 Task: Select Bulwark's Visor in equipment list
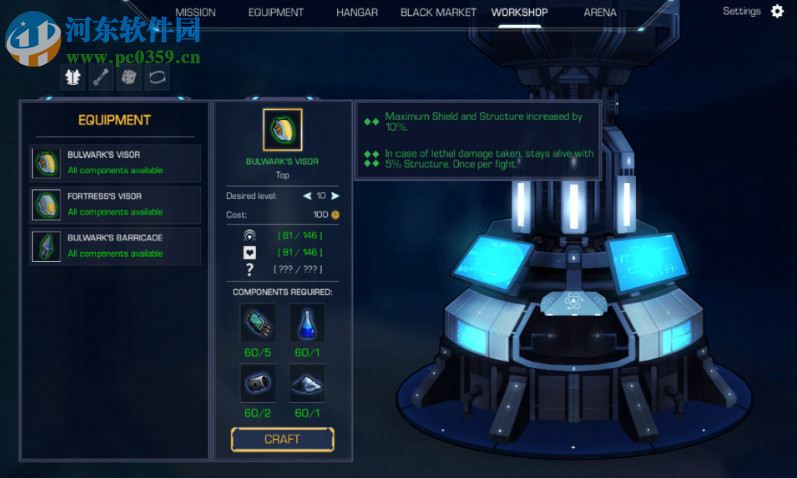tap(115, 163)
